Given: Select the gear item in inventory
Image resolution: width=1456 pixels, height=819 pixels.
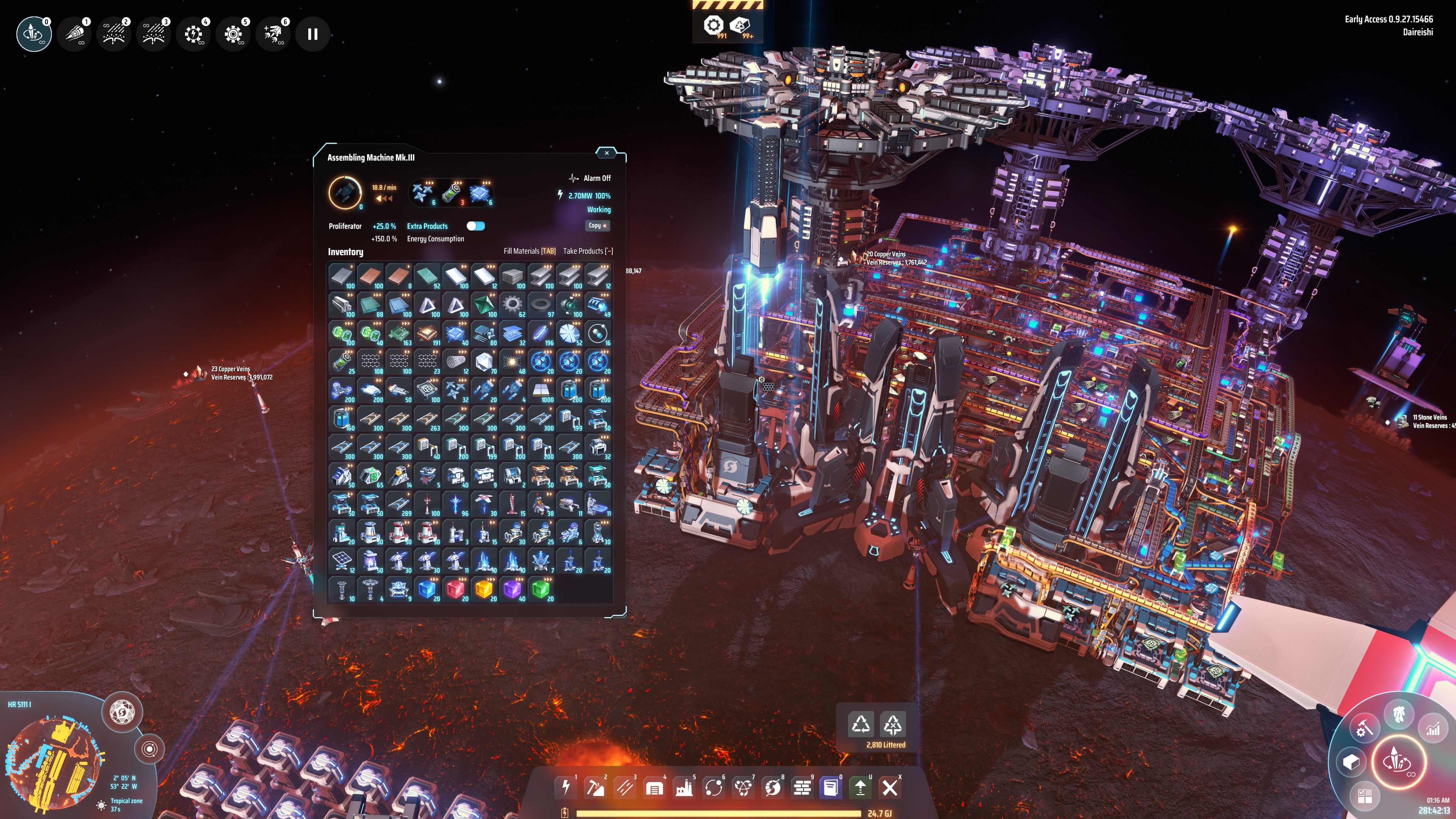Looking at the screenshot, I should [512, 304].
